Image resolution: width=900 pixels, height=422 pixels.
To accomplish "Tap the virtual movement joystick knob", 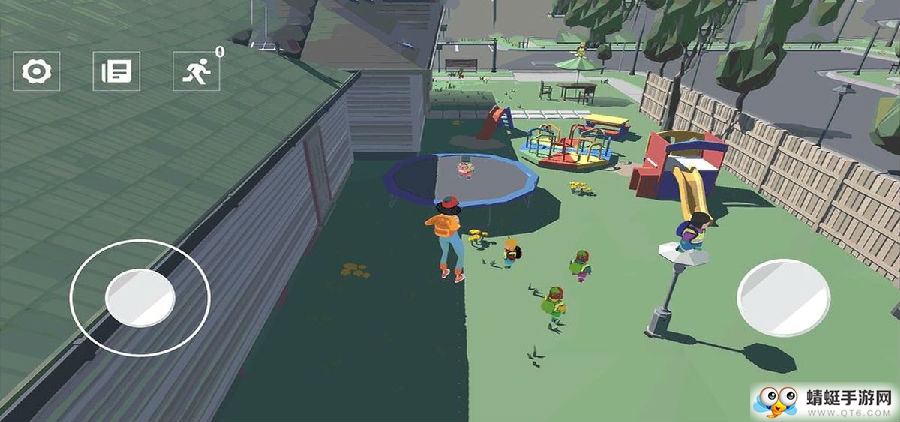I will pos(140,296).
